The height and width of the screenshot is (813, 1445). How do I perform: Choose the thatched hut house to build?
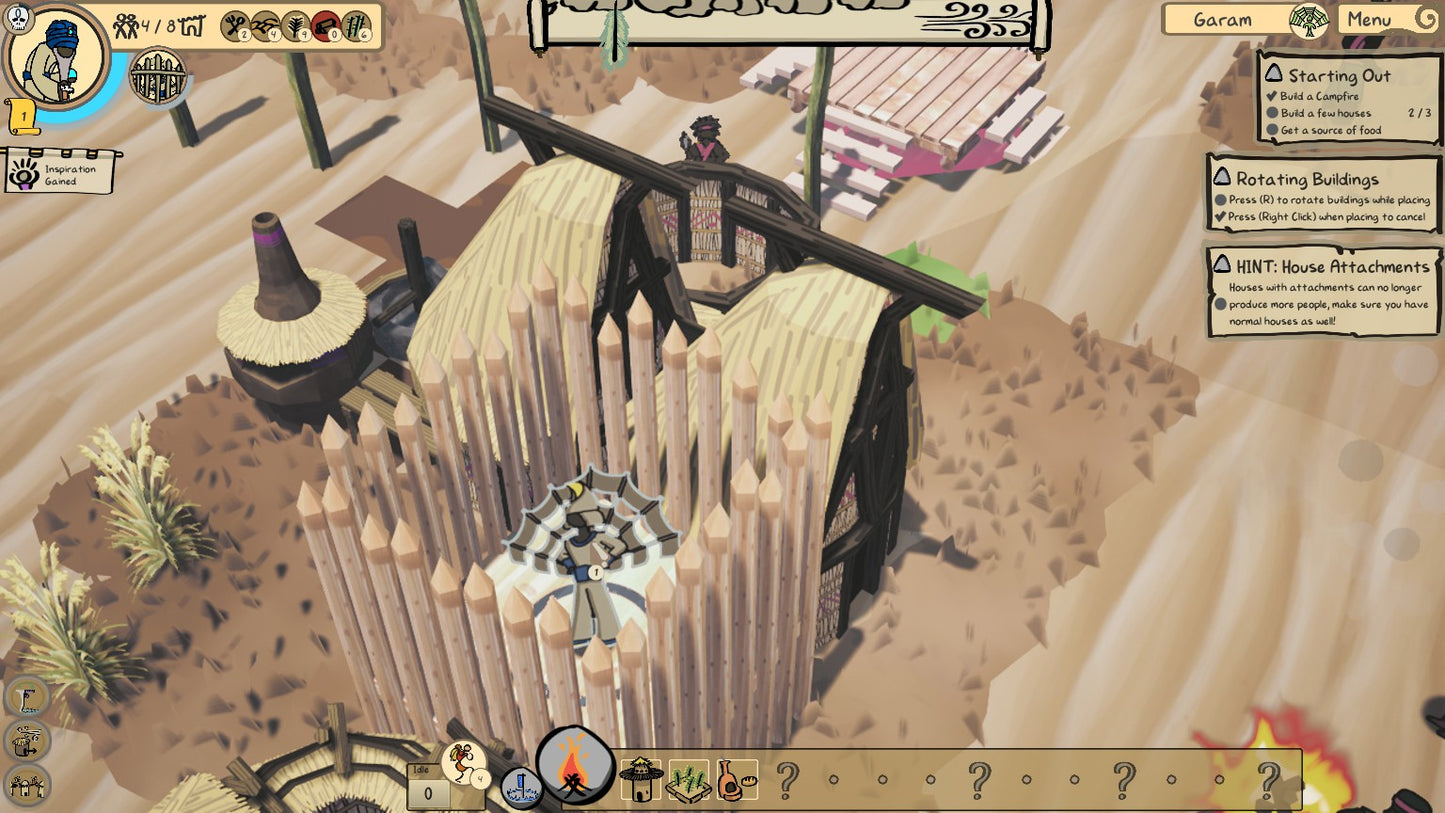point(641,778)
